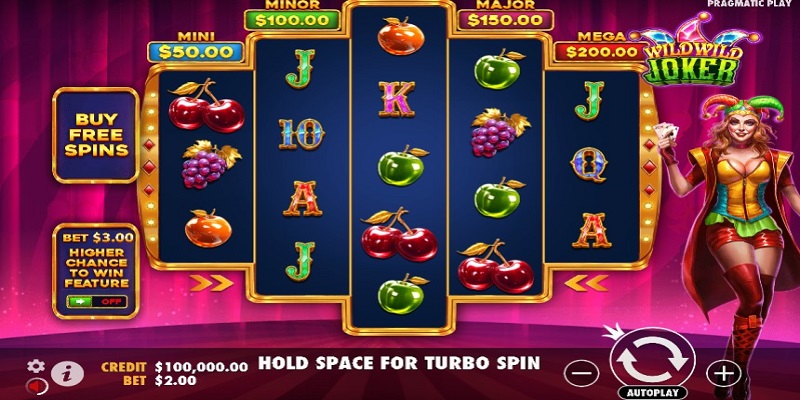
Task: Toggle the higher chance ante bet switch
Action: coord(94,301)
